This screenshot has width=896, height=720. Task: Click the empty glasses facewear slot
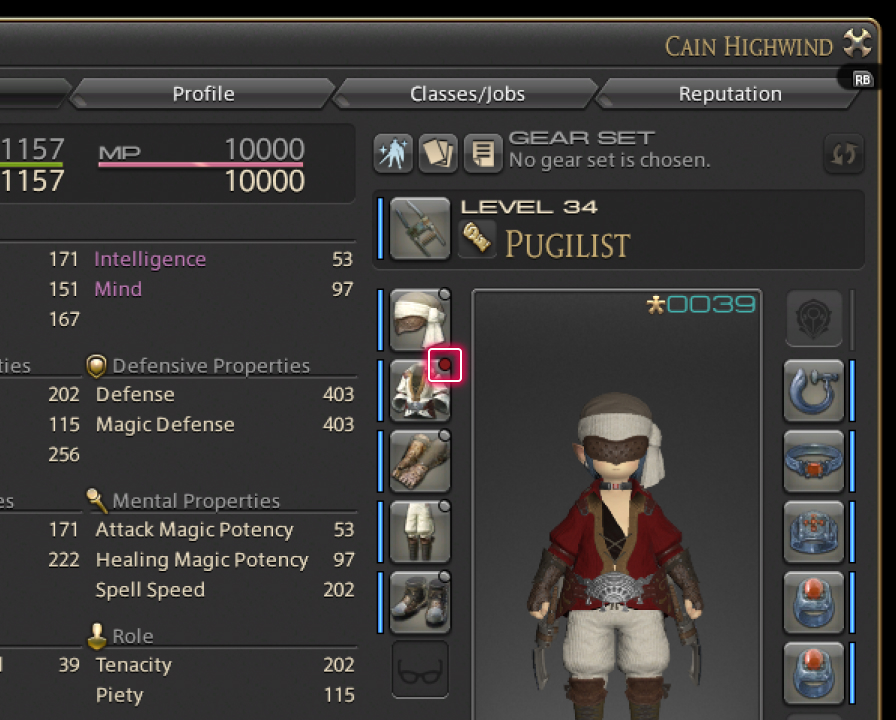pos(419,669)
